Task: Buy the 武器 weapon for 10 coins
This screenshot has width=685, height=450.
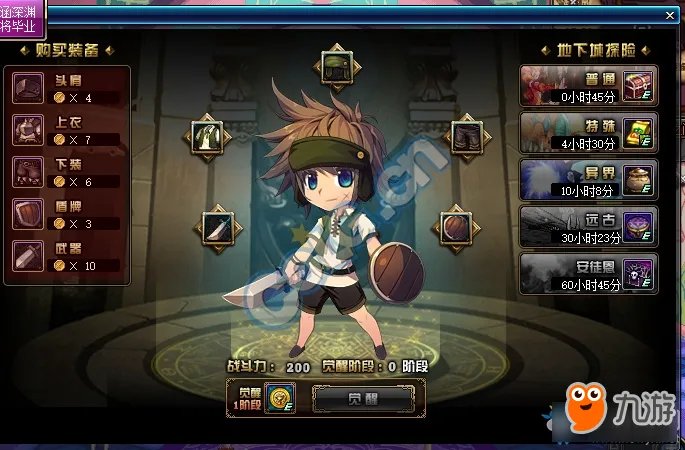Action: pos(67,256)
